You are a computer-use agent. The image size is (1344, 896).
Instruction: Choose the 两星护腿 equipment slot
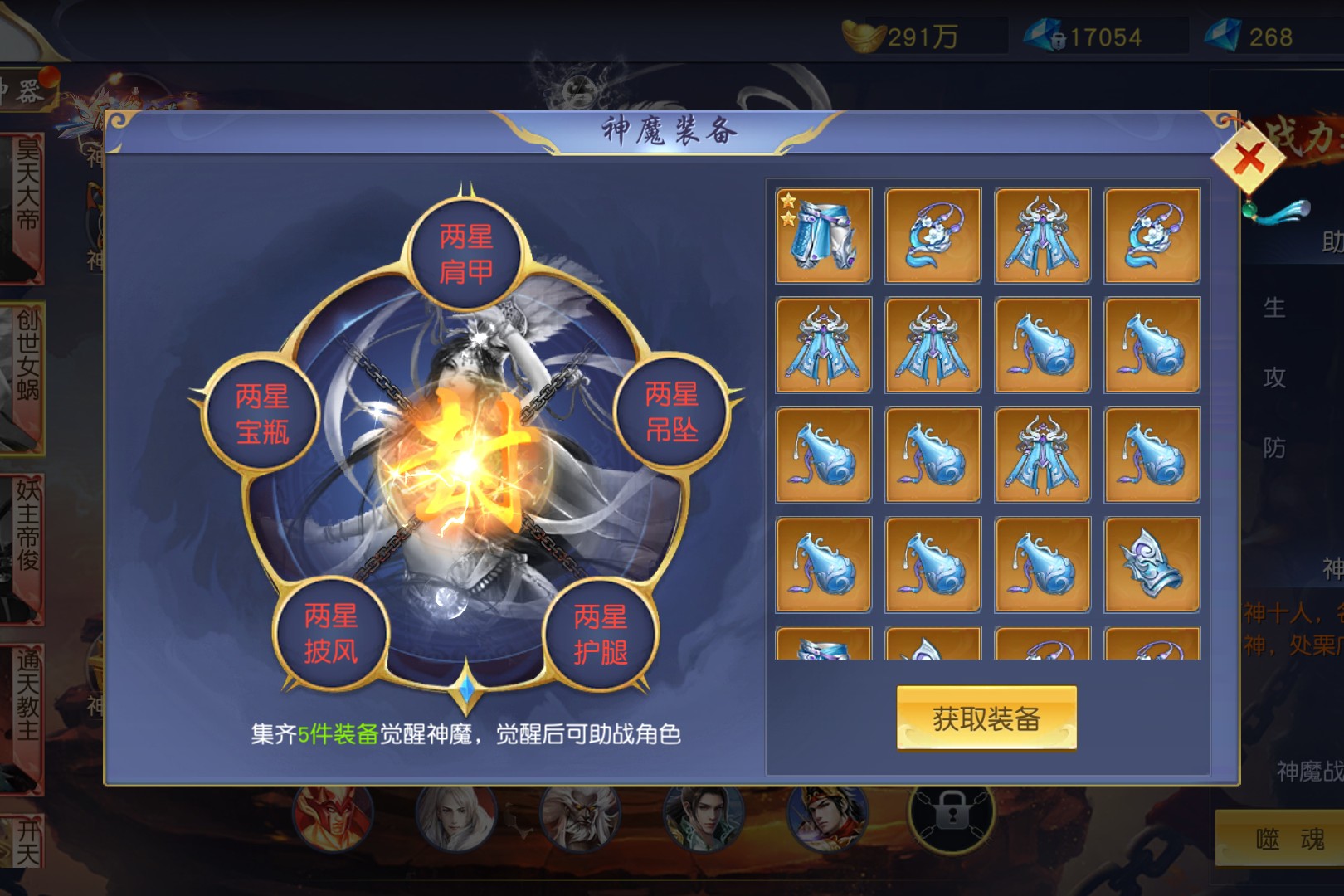click(x=600, y=635)
